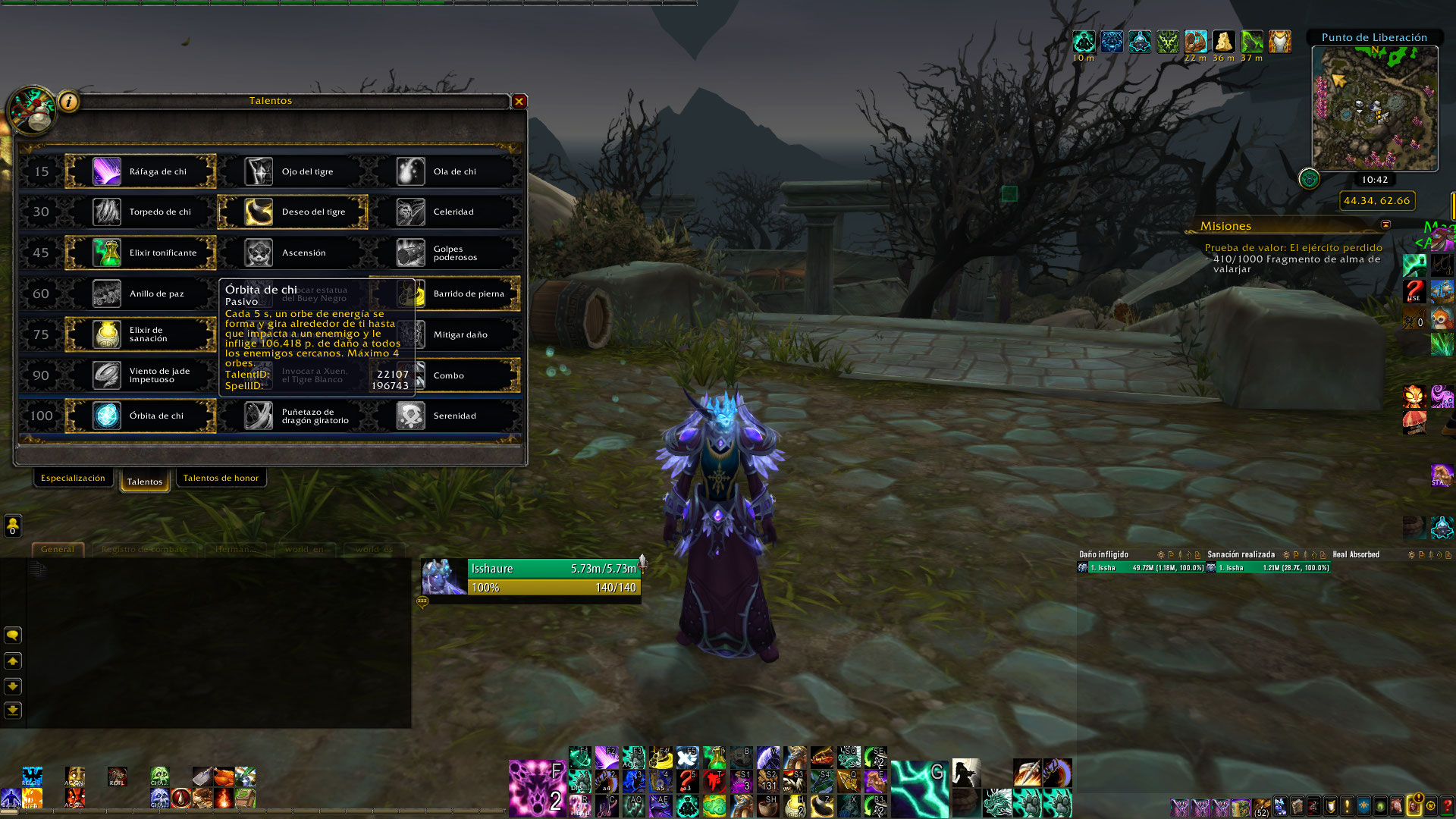Select the Golpes poderosos talent

pyautogui.click(x=445, y=253)
